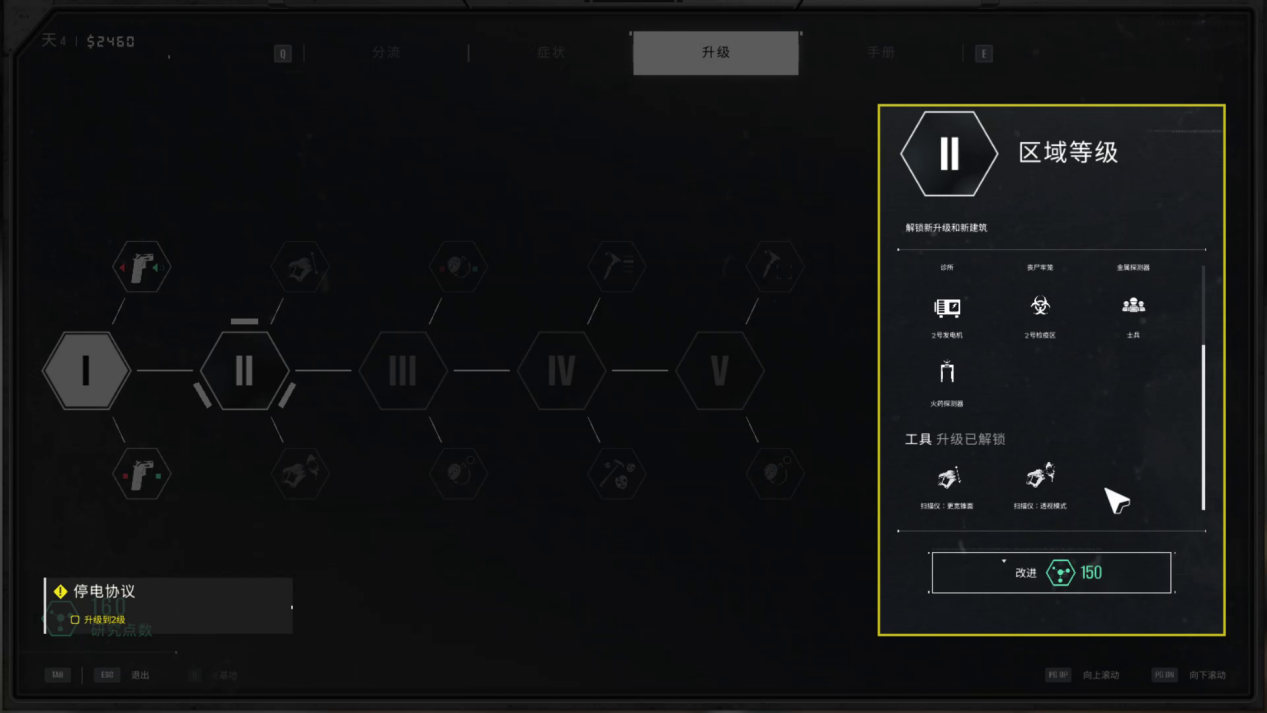1267x713 pixels.
Task: Select the 2号发电机 generator icon
Action: [947, 308]
